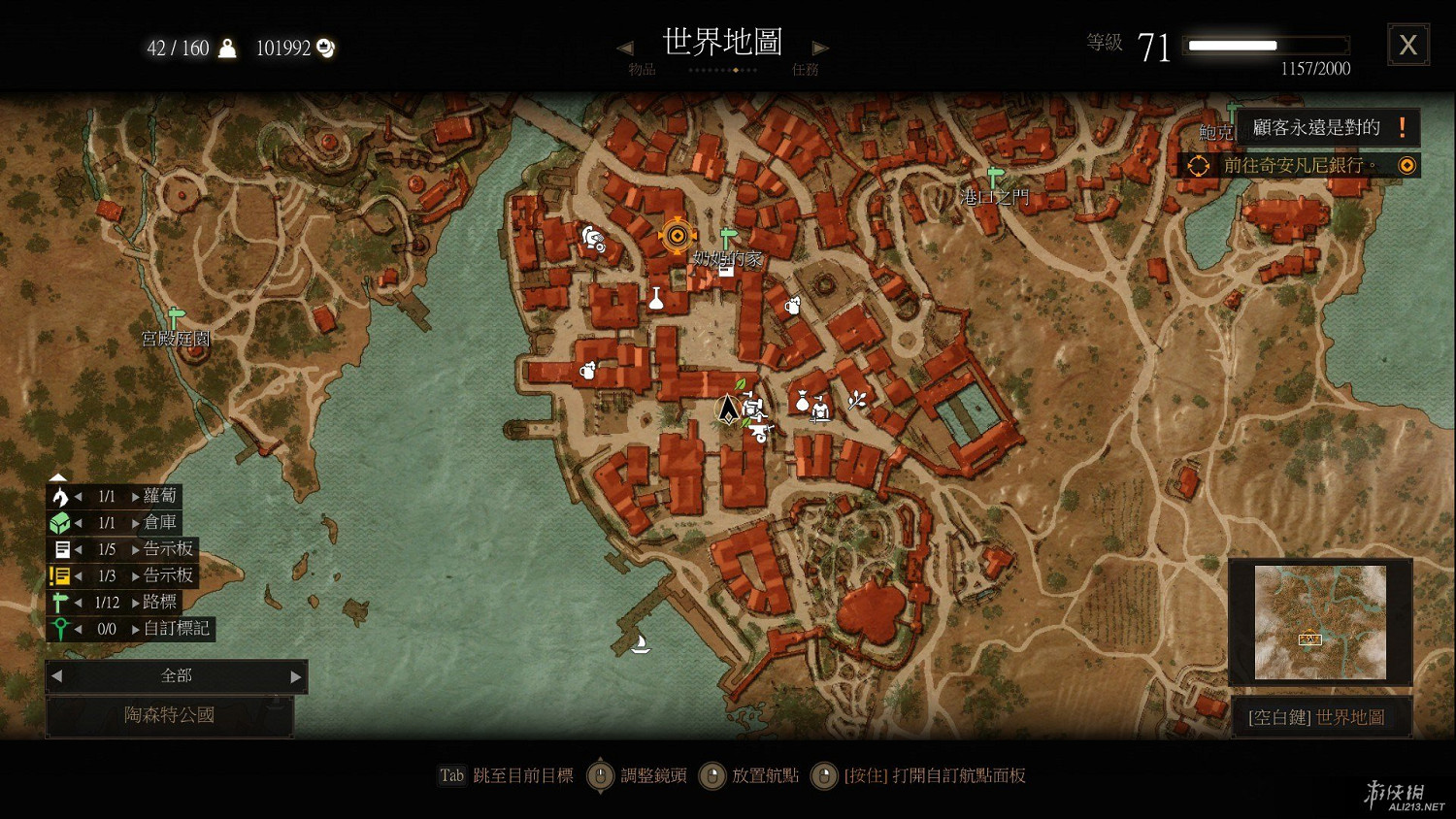Select the herbalist leaf icon on the map
The height and width of the screenshot is (819, 1456).
[740, 385]
